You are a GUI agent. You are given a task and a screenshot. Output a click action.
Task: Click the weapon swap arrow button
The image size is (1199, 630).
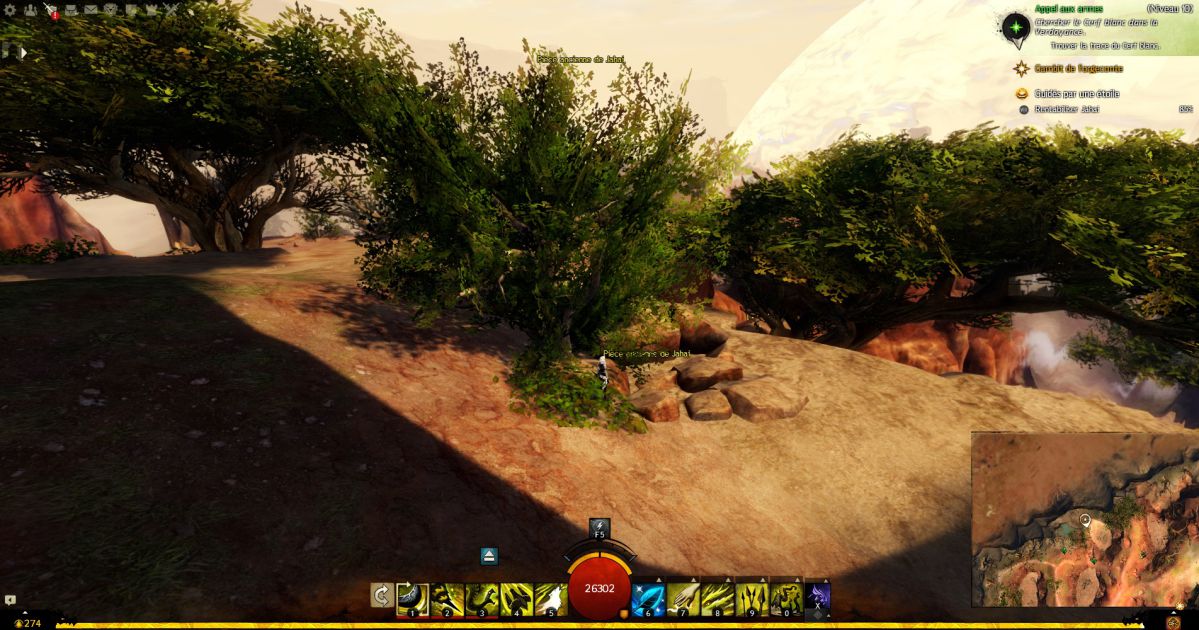tap(381, 596)
